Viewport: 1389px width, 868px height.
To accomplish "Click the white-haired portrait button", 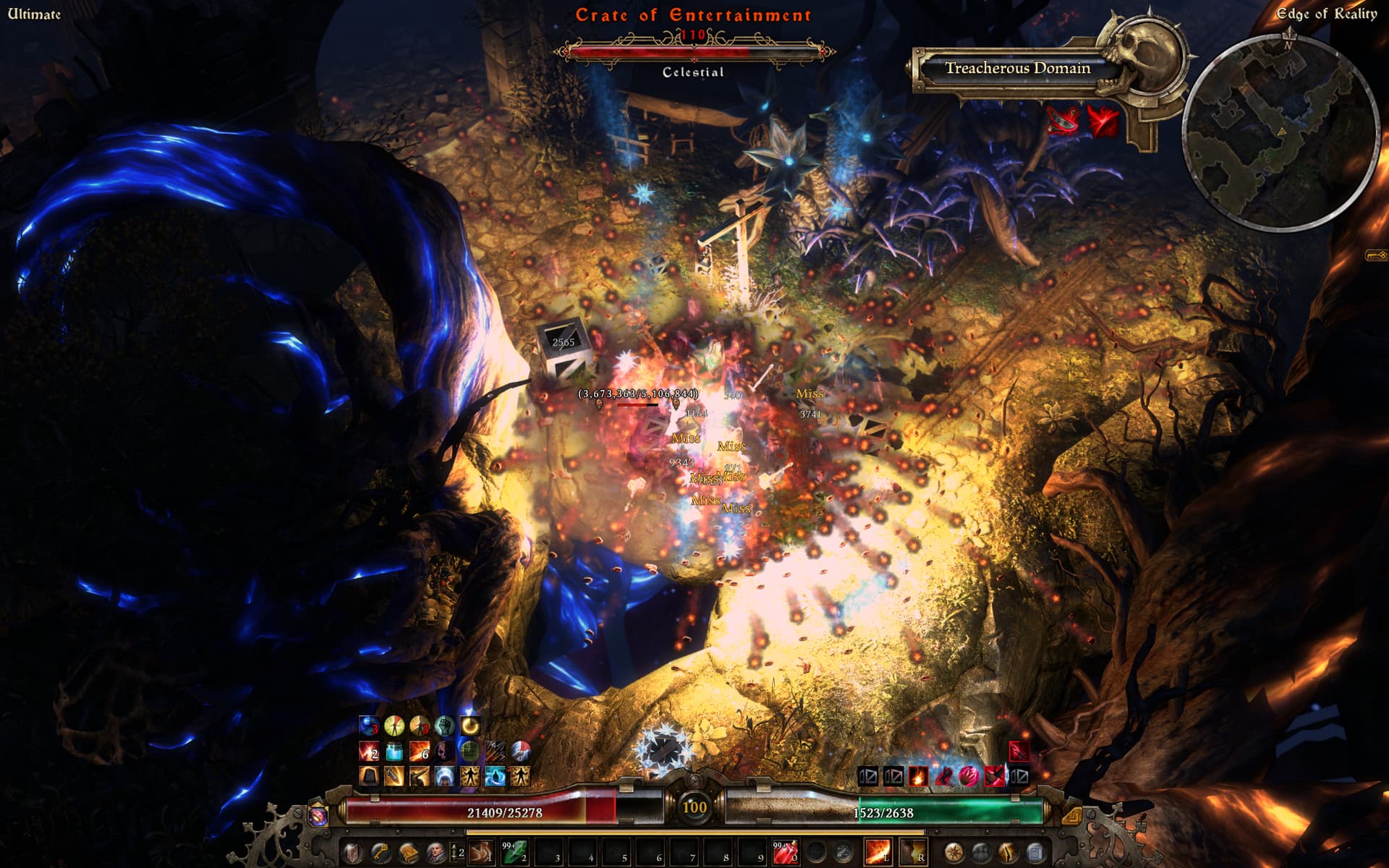I will click(436, 853).
